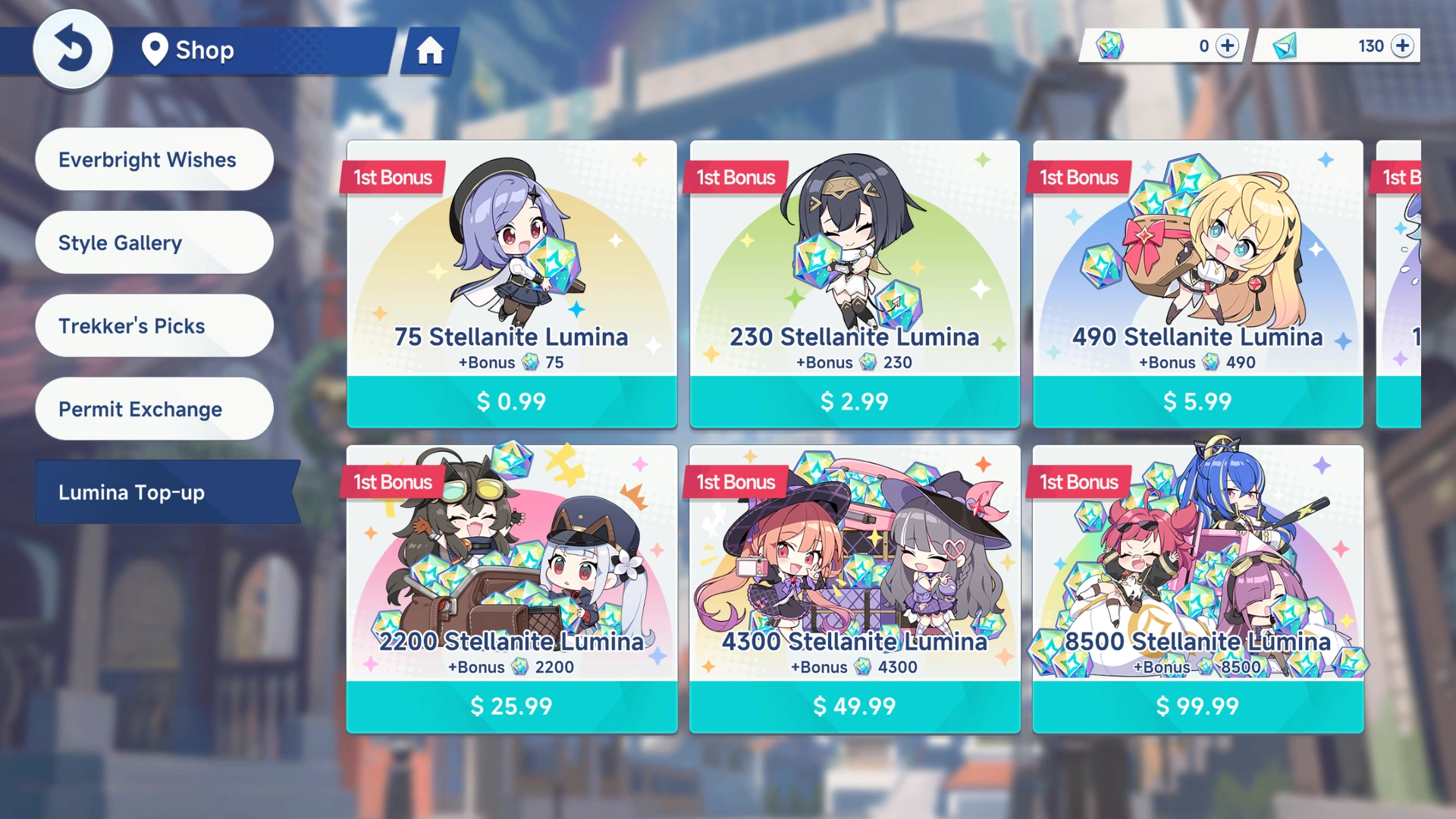Select the Home icon next to Shop

coord(431,52)
